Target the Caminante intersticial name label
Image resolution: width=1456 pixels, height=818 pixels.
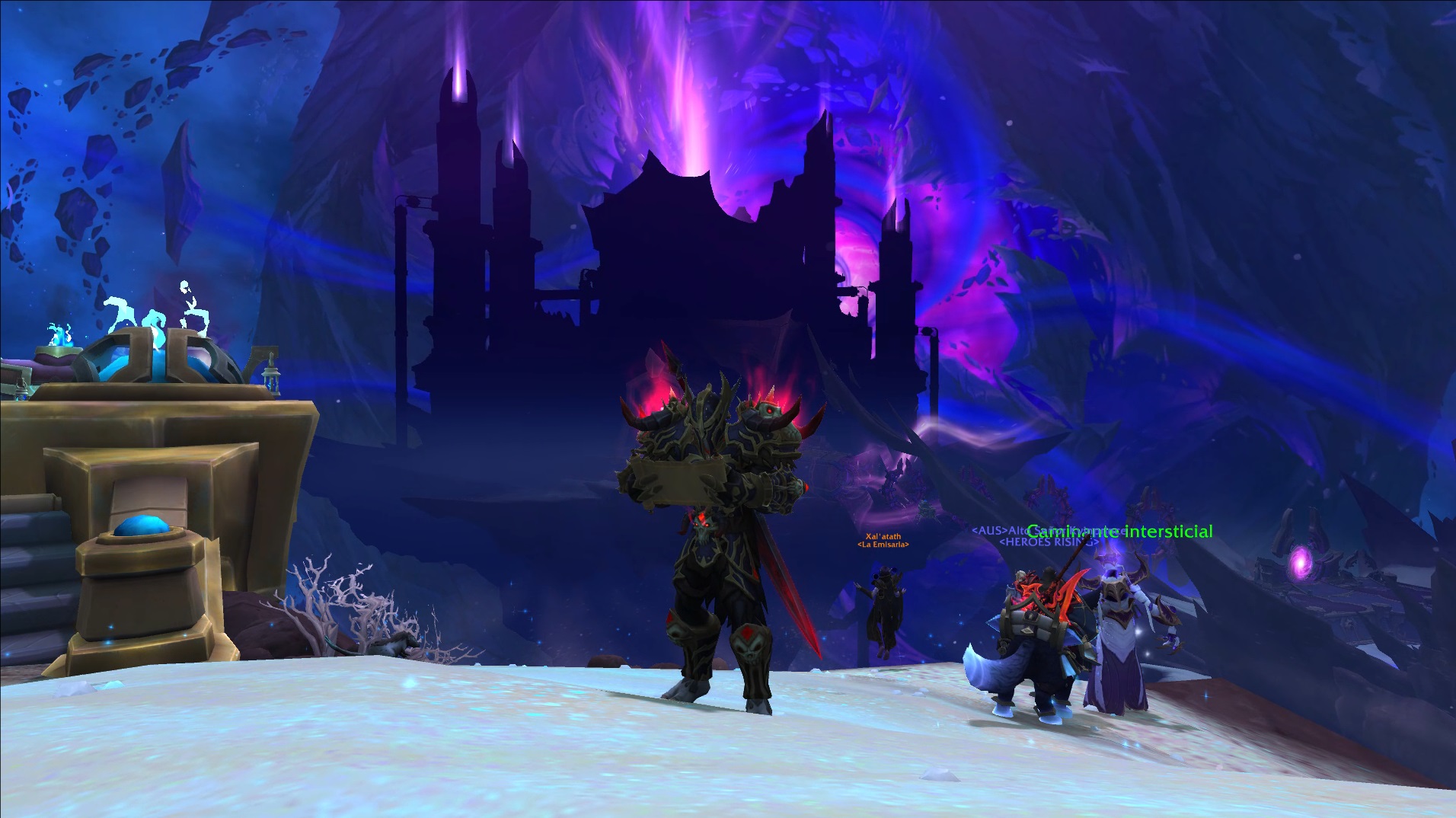[1119, 532]
